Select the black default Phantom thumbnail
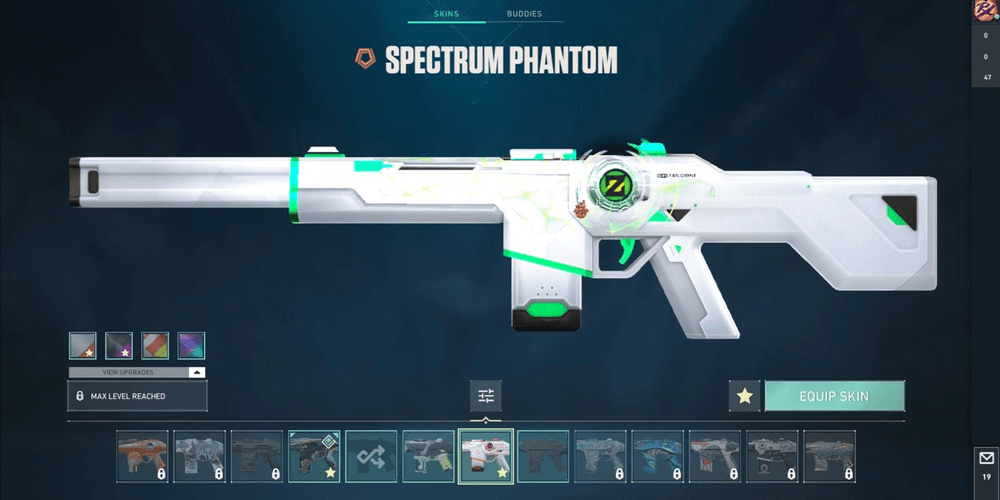 (543, 456)
